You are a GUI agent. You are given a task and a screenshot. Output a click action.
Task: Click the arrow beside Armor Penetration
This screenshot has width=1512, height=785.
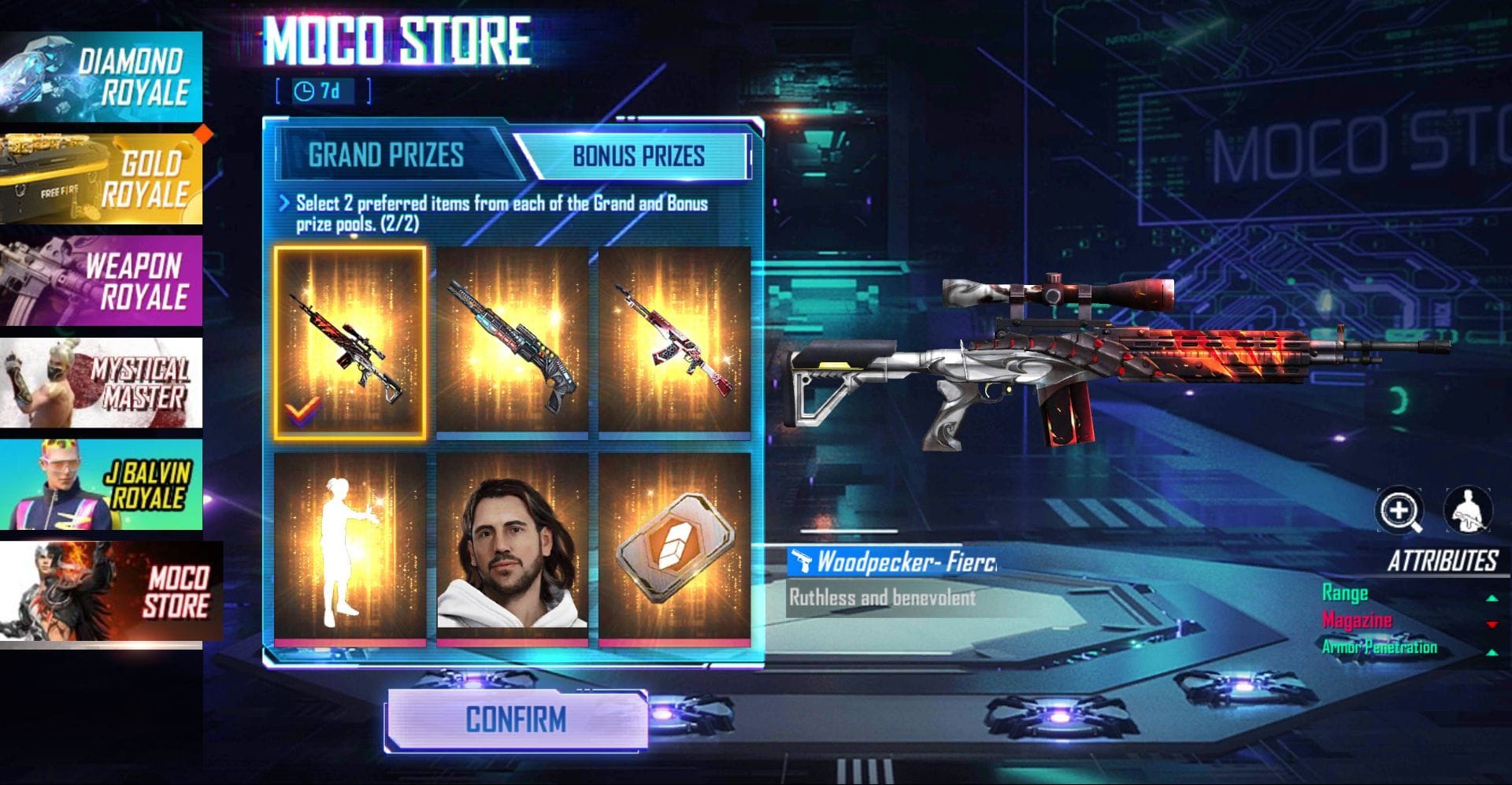pyautogui.click(x=1492, y=652)
